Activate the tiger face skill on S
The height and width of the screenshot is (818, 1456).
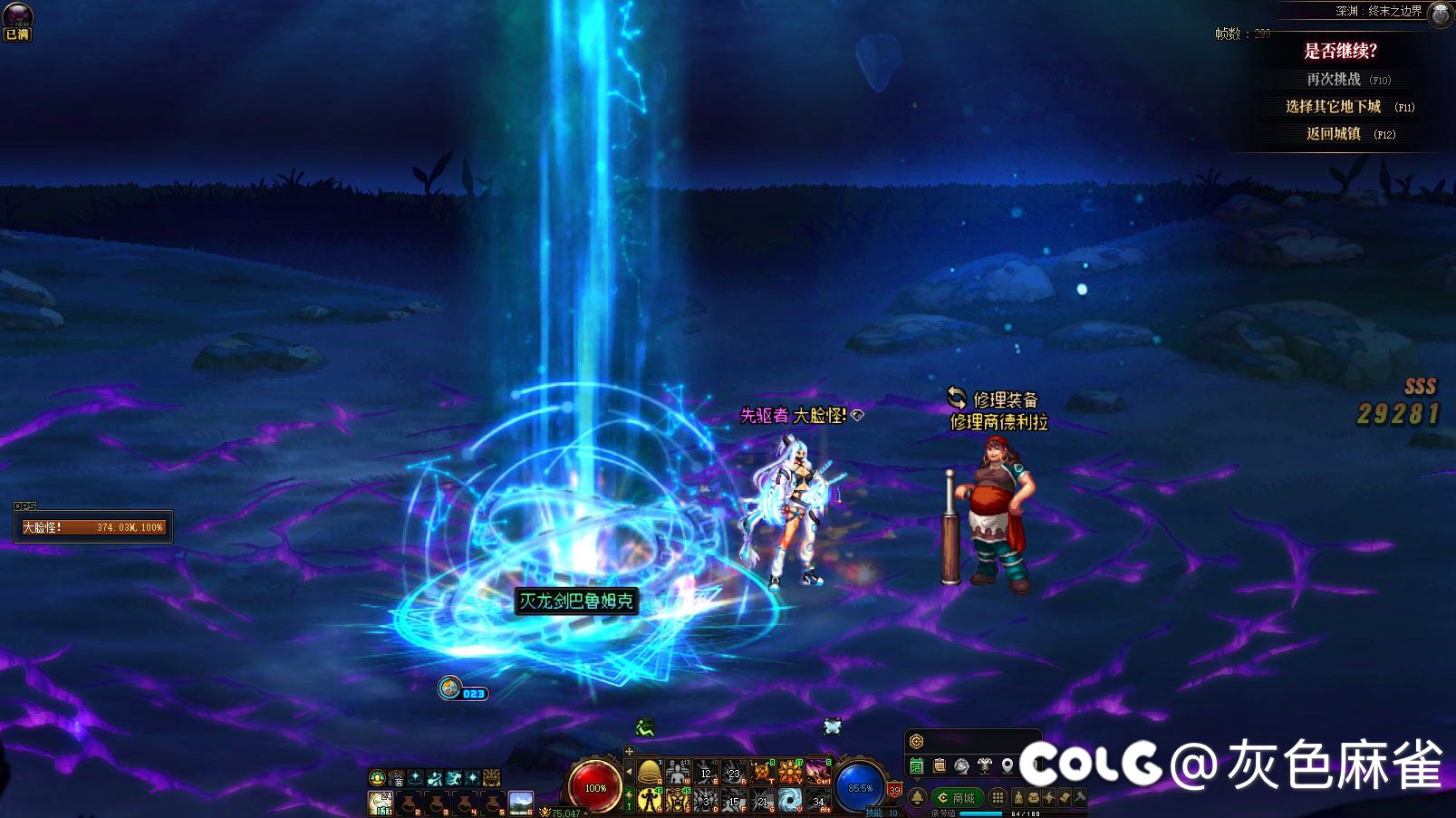[677, 800]
